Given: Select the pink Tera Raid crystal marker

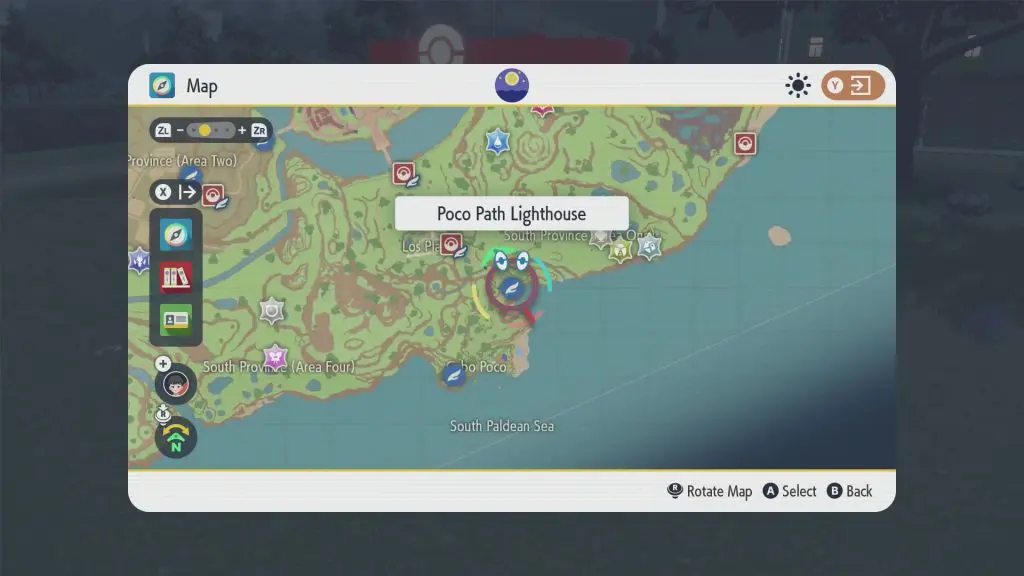Looking at the screenshot, I should [x=275, y=356].
